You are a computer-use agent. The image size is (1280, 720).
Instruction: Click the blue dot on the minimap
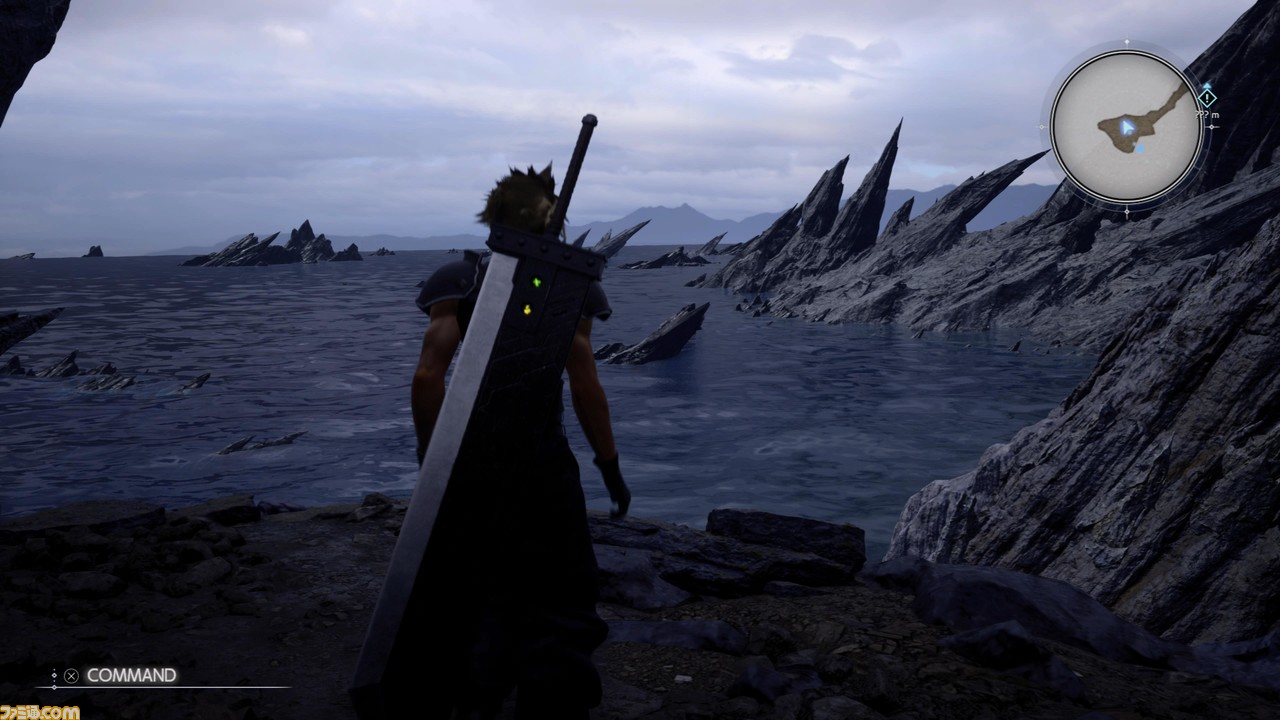click(x=1140, y=148)
